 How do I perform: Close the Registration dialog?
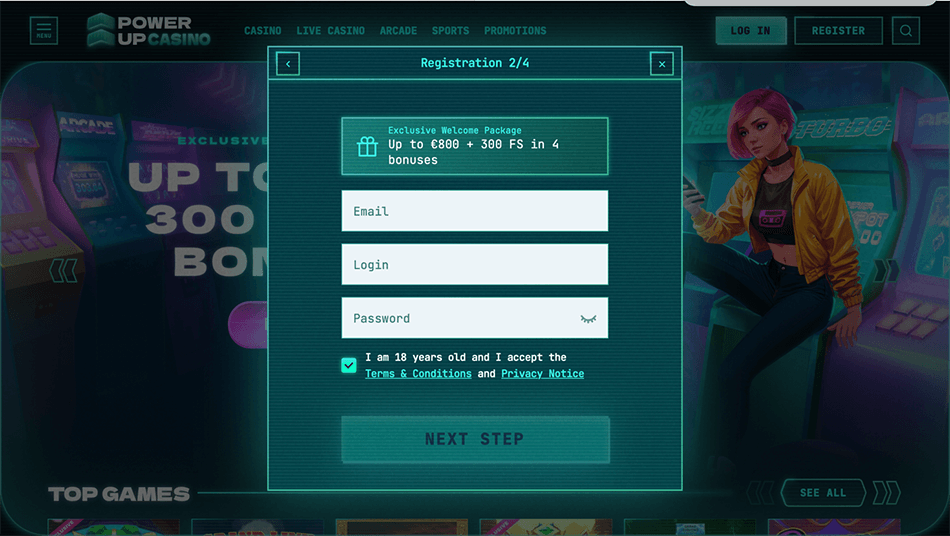(661, 64)
